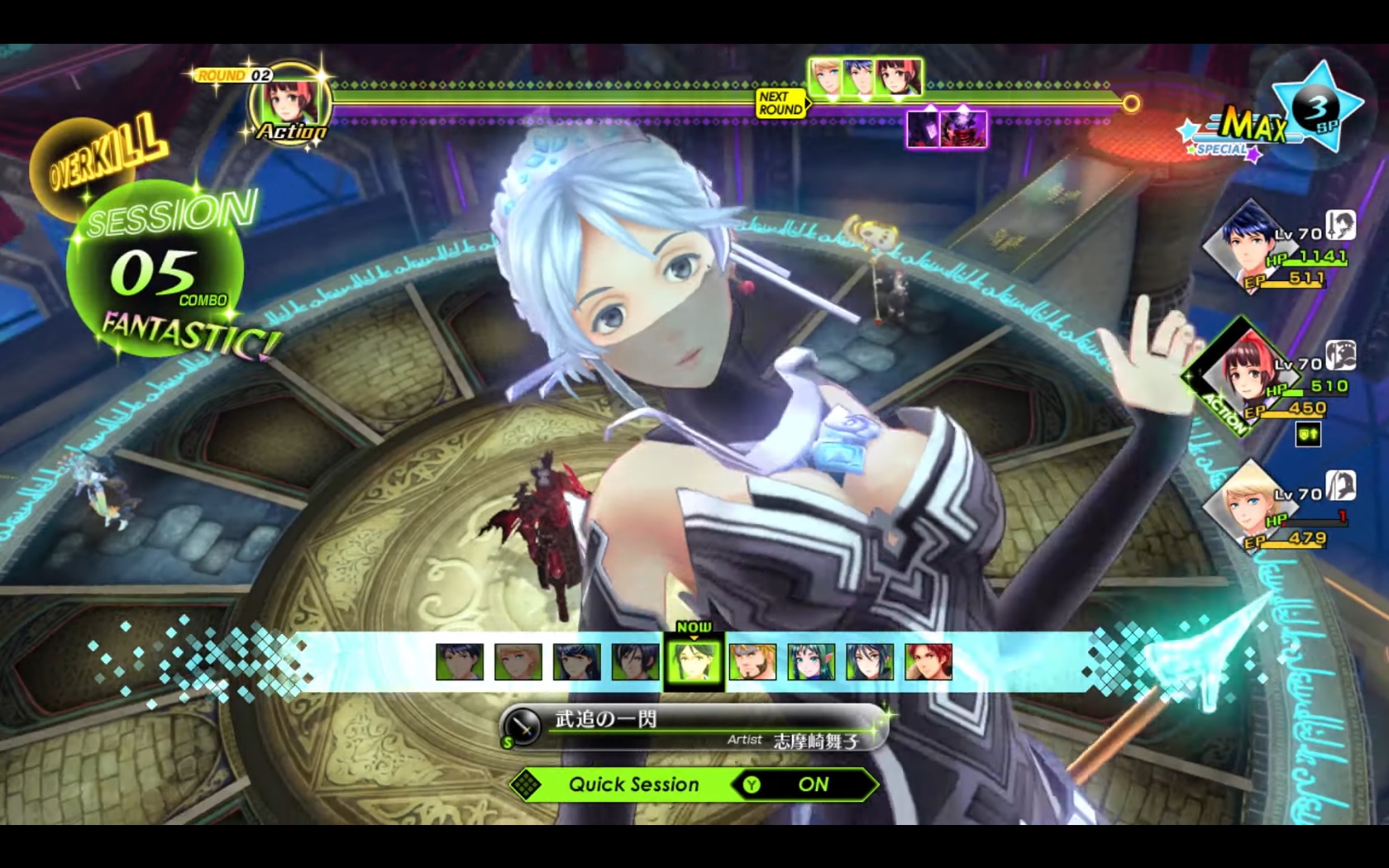The image size is (1389, 868).
Task: Select the highlighted NOW session portrait
Action: 694,662
